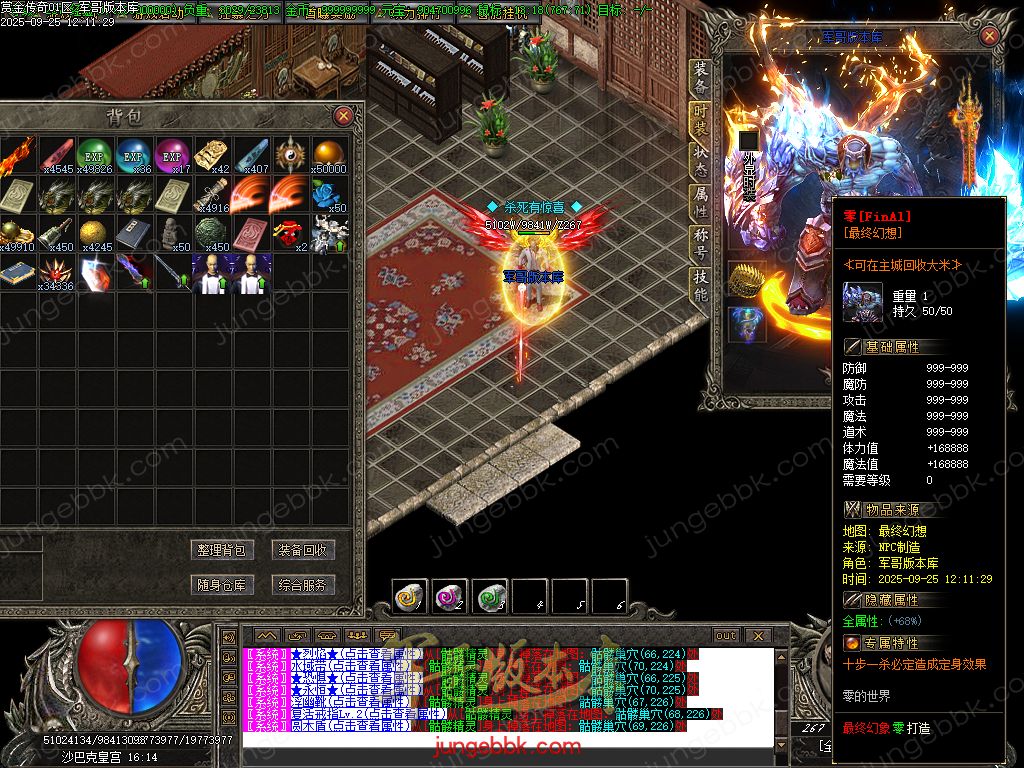The image size is (1024, 768).
Task: Open the 随身仓库 portable warehouse
Action: 222,585
